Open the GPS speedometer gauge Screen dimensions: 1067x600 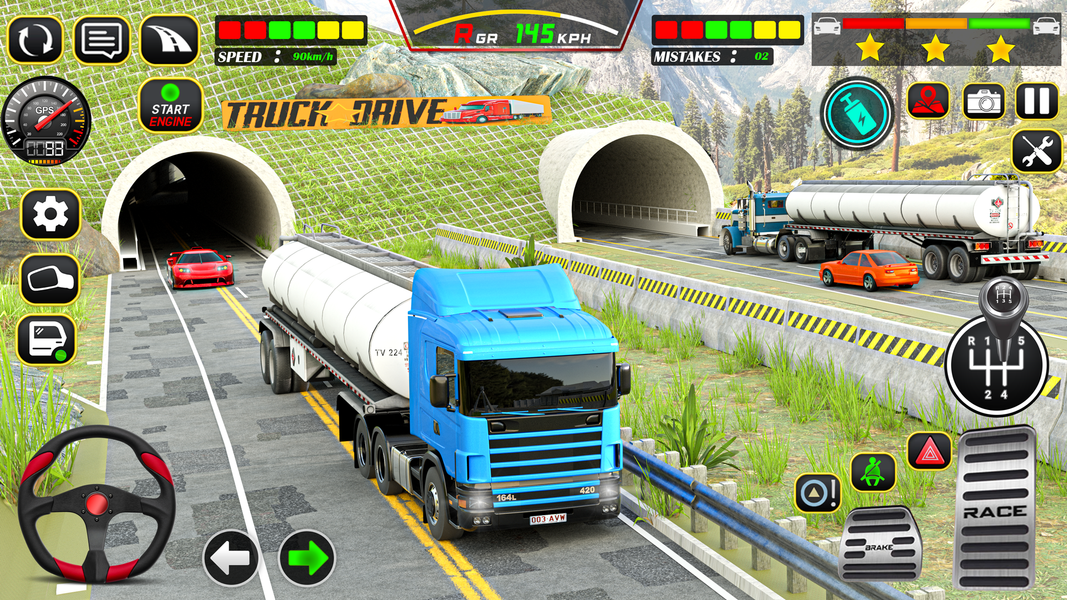click(x=46, y=120)
